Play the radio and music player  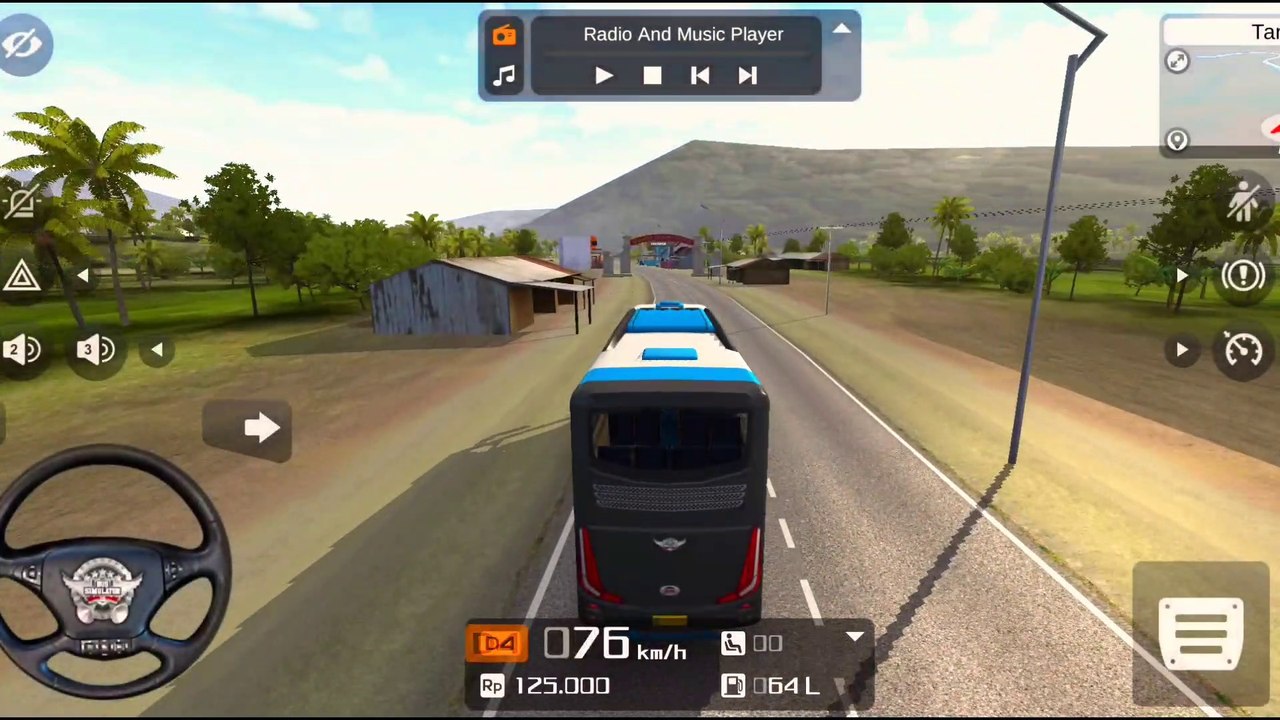[x=604, y=76]
